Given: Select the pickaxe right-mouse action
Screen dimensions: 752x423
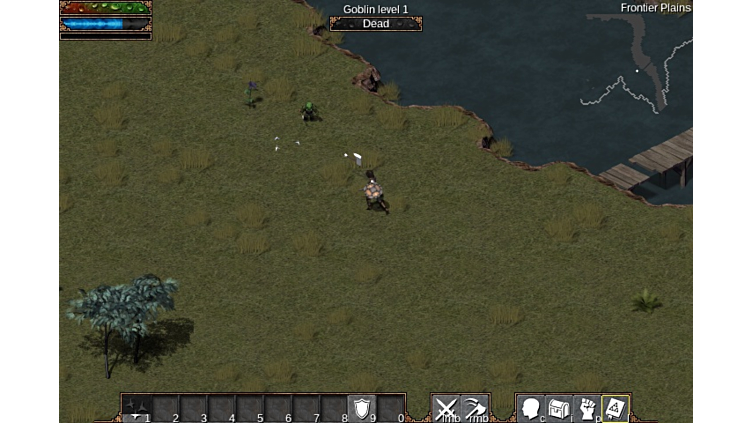Looking at the screenshot, I should (475, 408).
